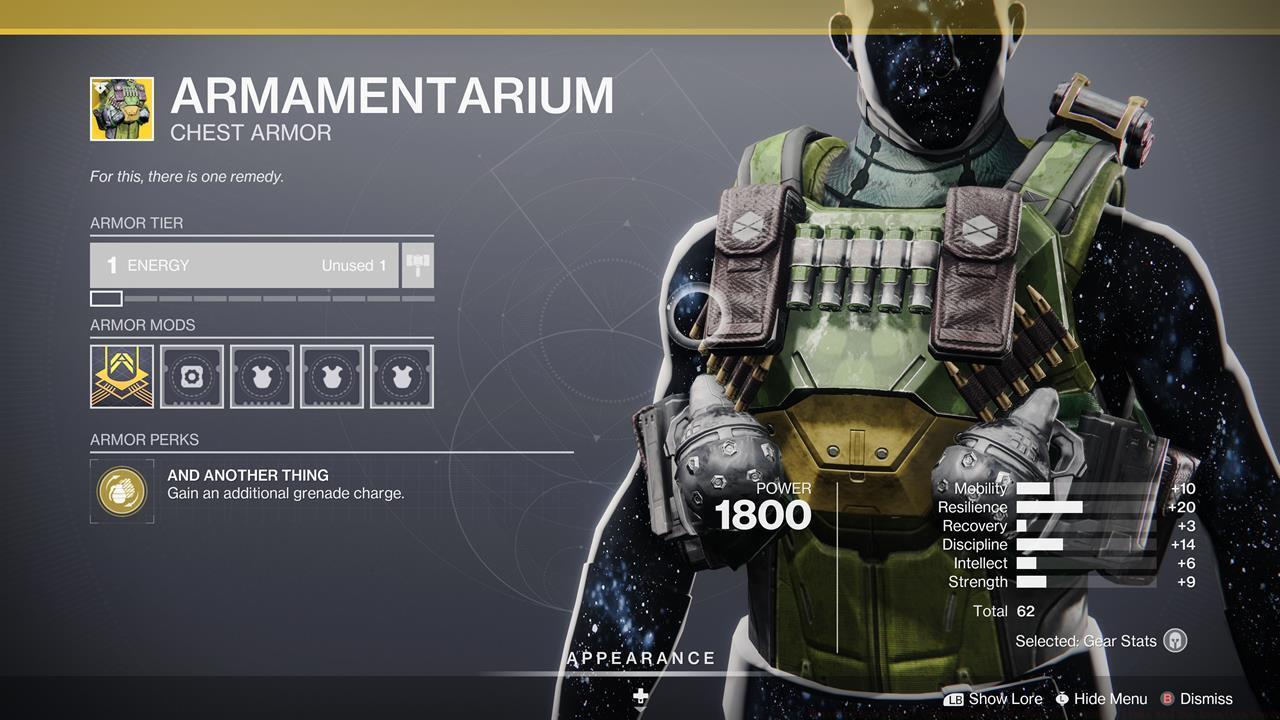
Task: Select the second empty armor mod slot
Action: [261, 376]
